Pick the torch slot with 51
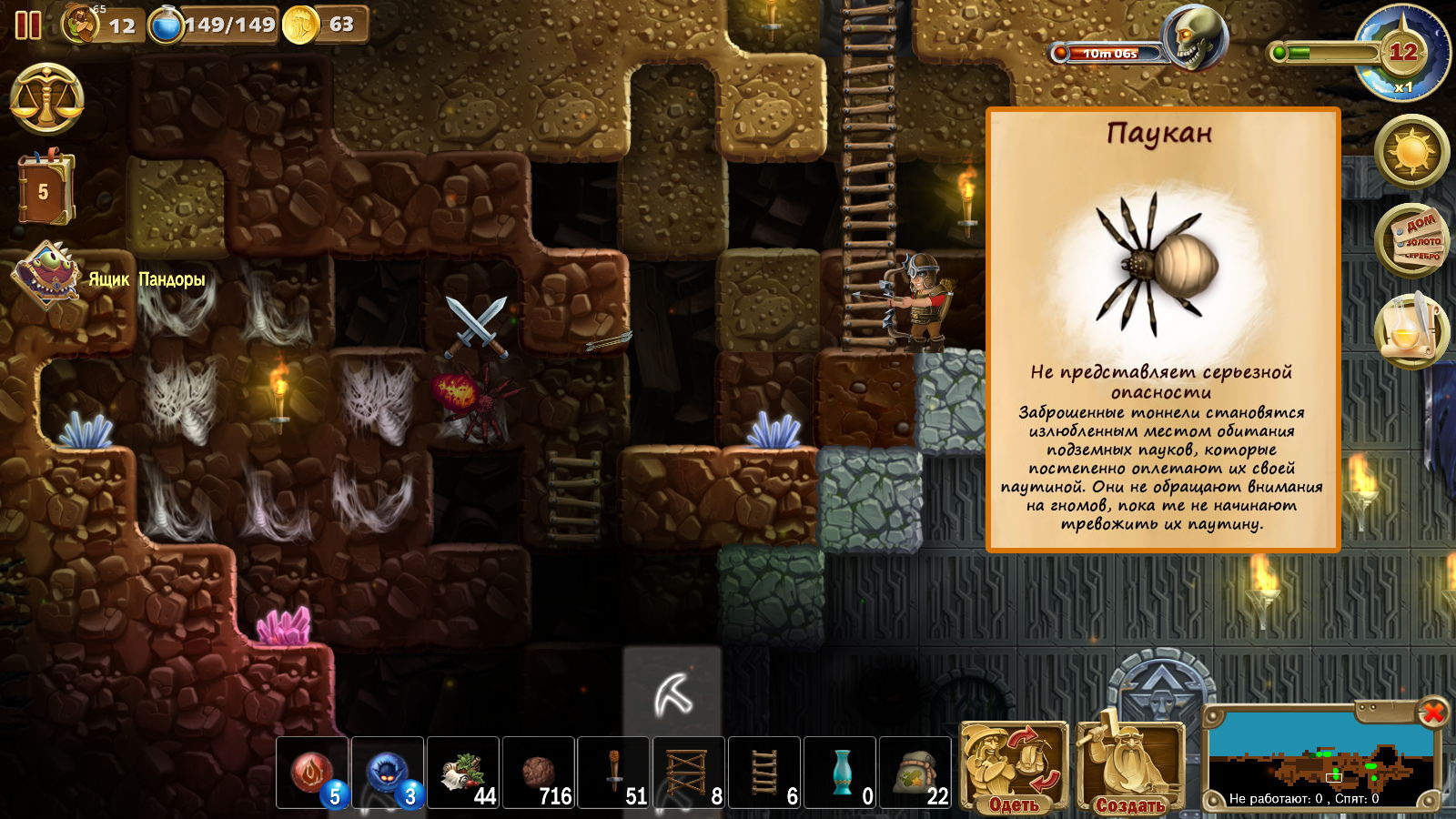 [614, 773]
